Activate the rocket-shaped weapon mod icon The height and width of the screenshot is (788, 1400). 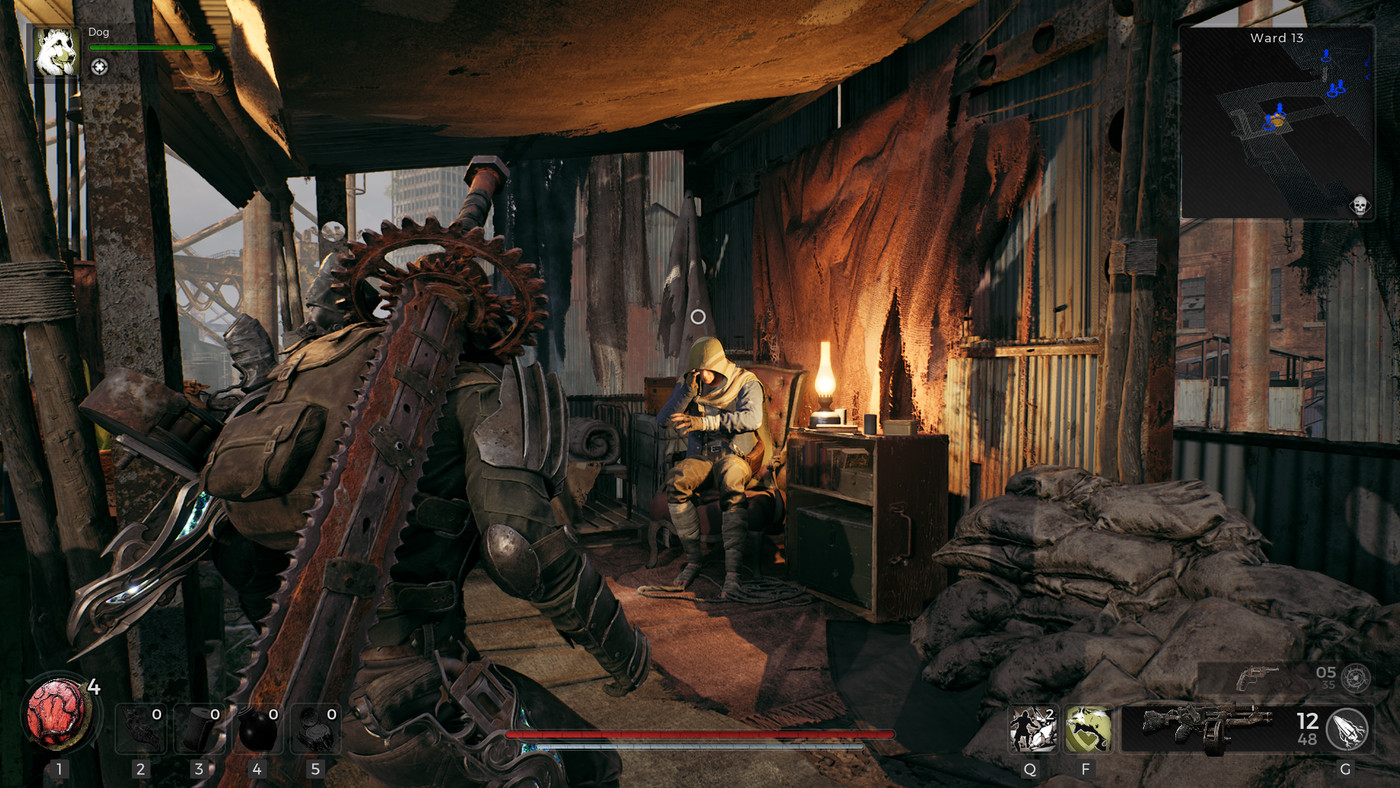(1346, 729)
